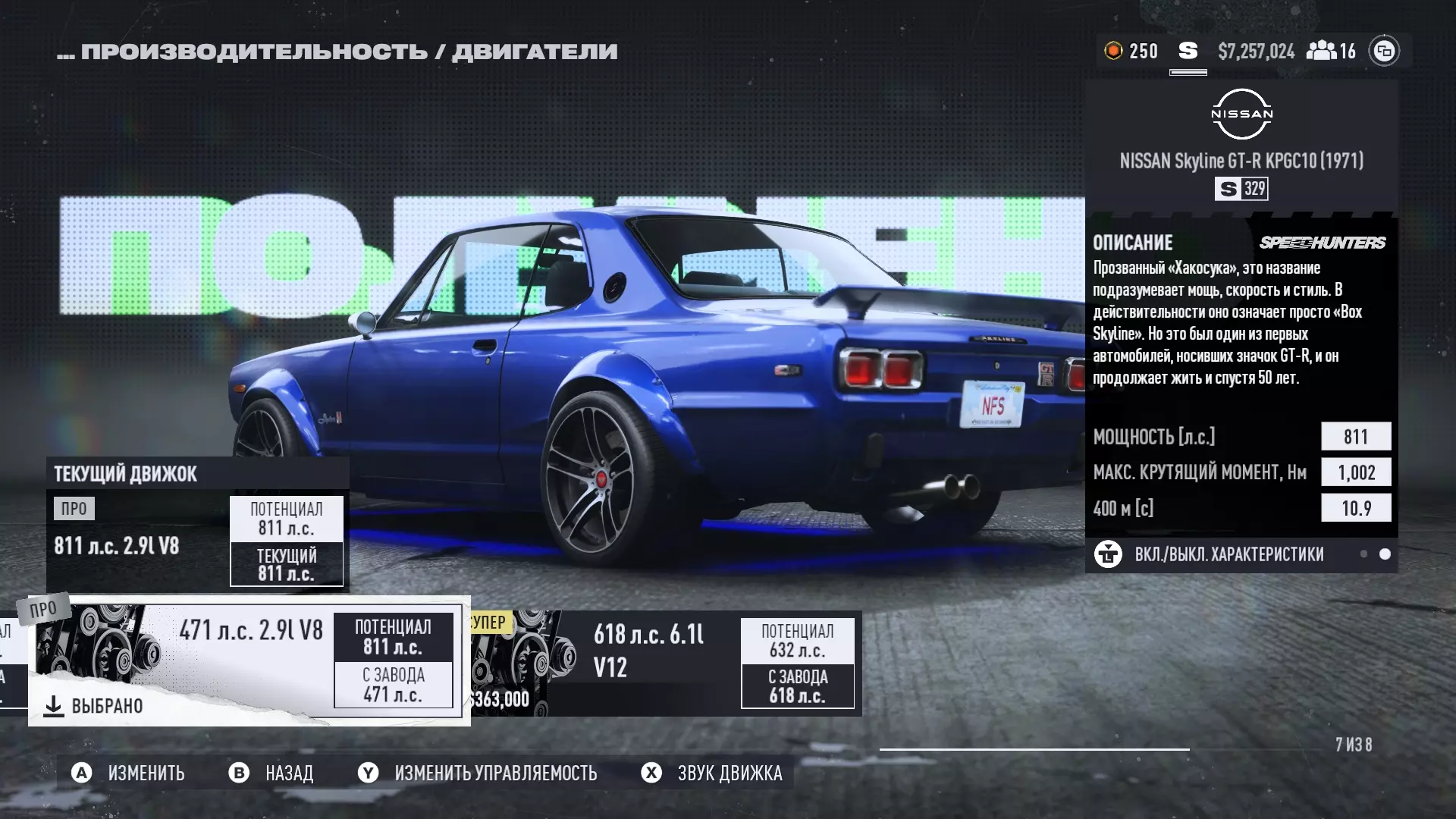1456x819 pixels.
Task: Click the ИЗМЕНИТЬ option
Action: [128, 773]
